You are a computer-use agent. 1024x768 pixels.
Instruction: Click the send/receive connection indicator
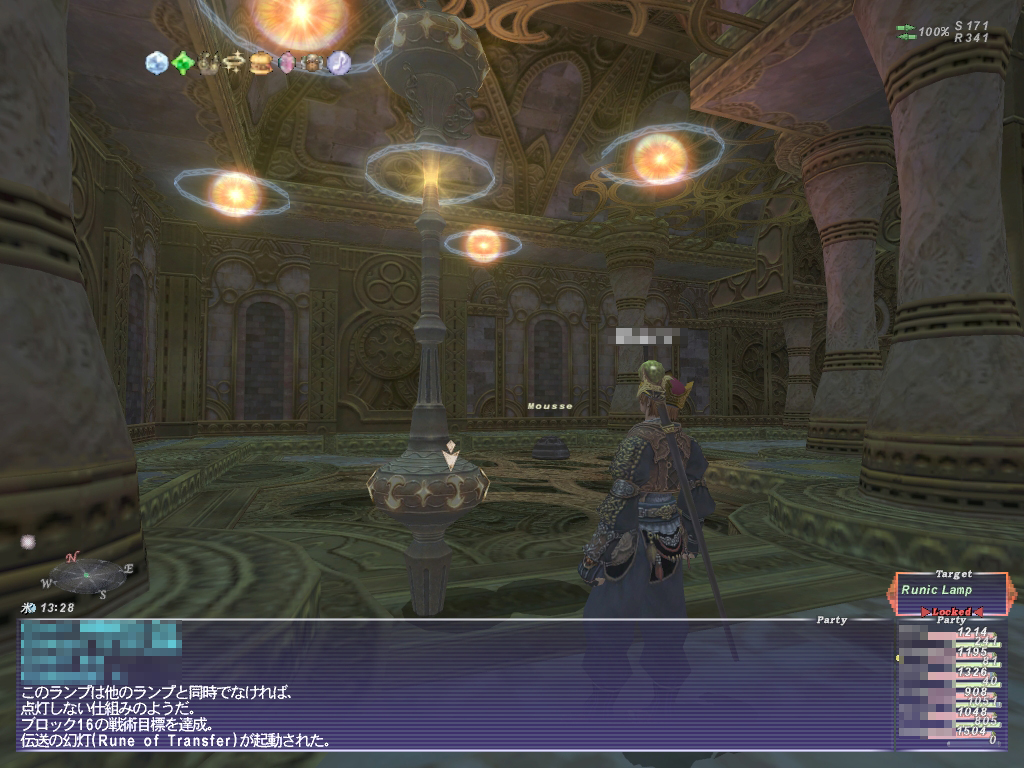pyautogui.click(x=907, y=32)
